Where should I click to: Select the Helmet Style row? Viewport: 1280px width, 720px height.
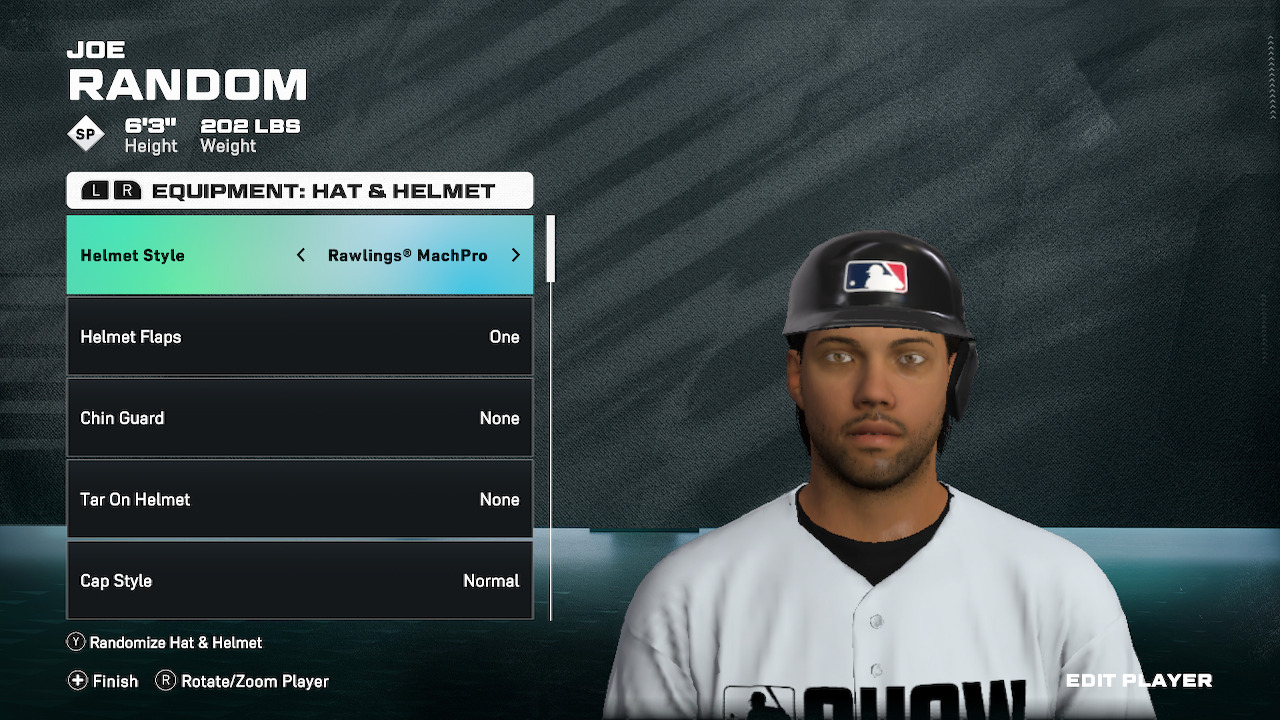click(x=180, y=256)
